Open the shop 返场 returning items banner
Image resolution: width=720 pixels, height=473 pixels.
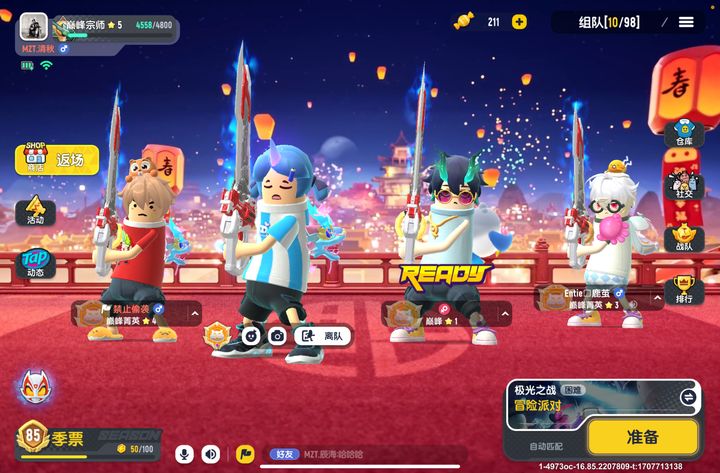tap(57, 159)
